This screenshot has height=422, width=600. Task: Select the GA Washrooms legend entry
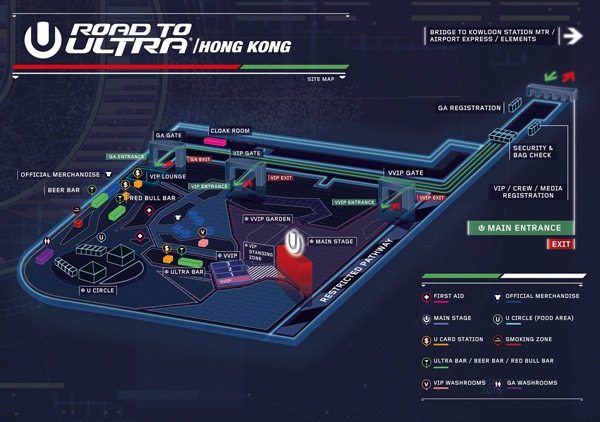534,383
